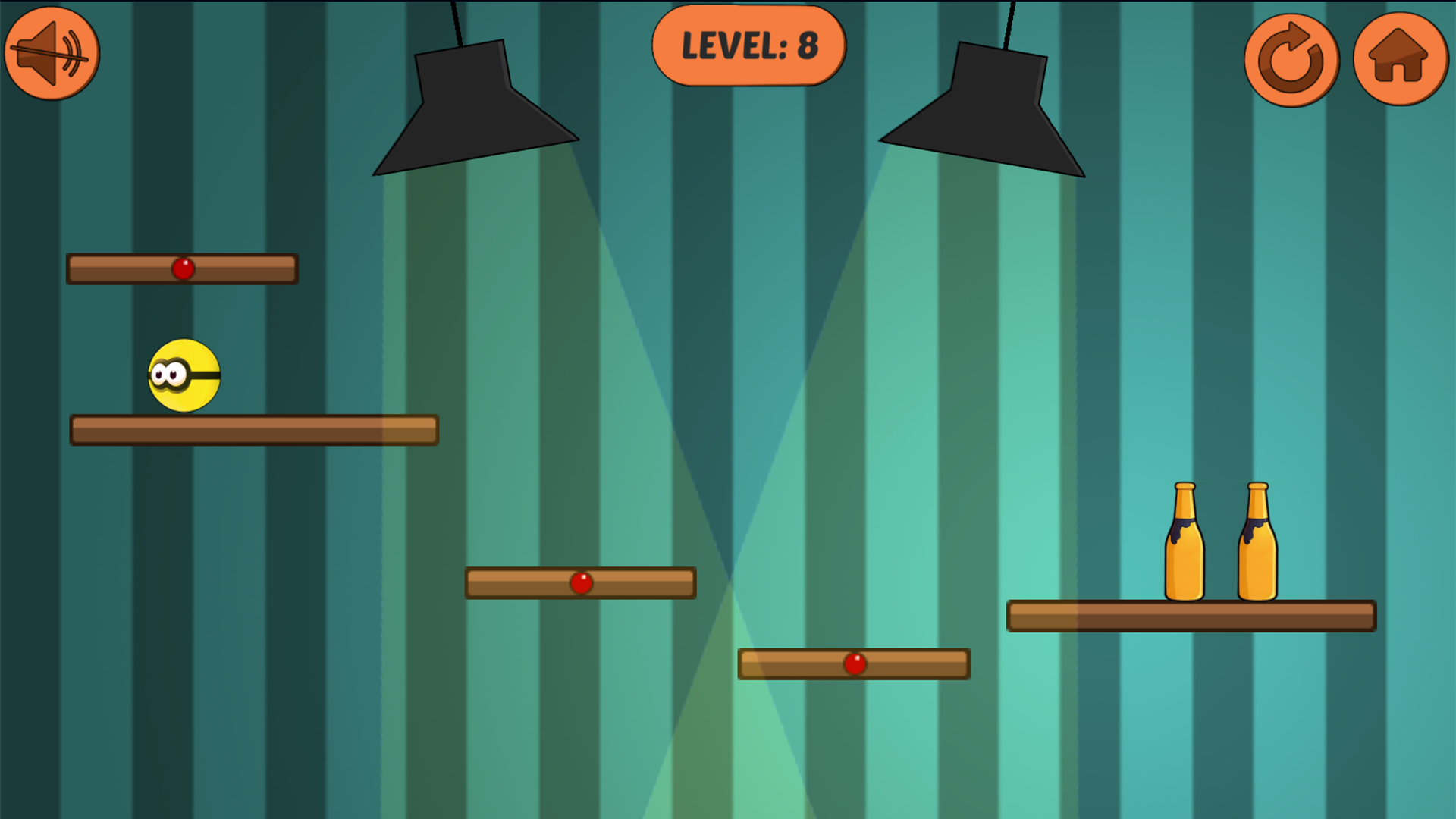Click the red pivot pin on the lower plank
The width and height of the screenshot is (1456, 819).
point(855,664)
